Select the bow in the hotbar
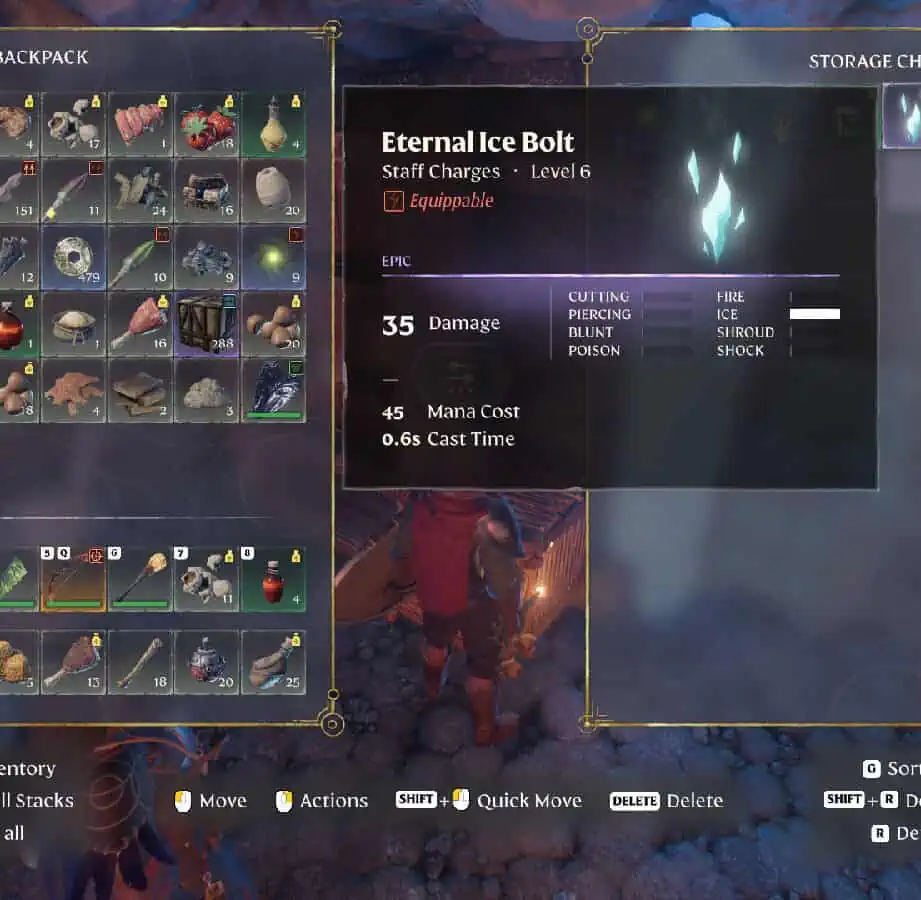This screenshot has height=900, width=921. click(74, 578)
